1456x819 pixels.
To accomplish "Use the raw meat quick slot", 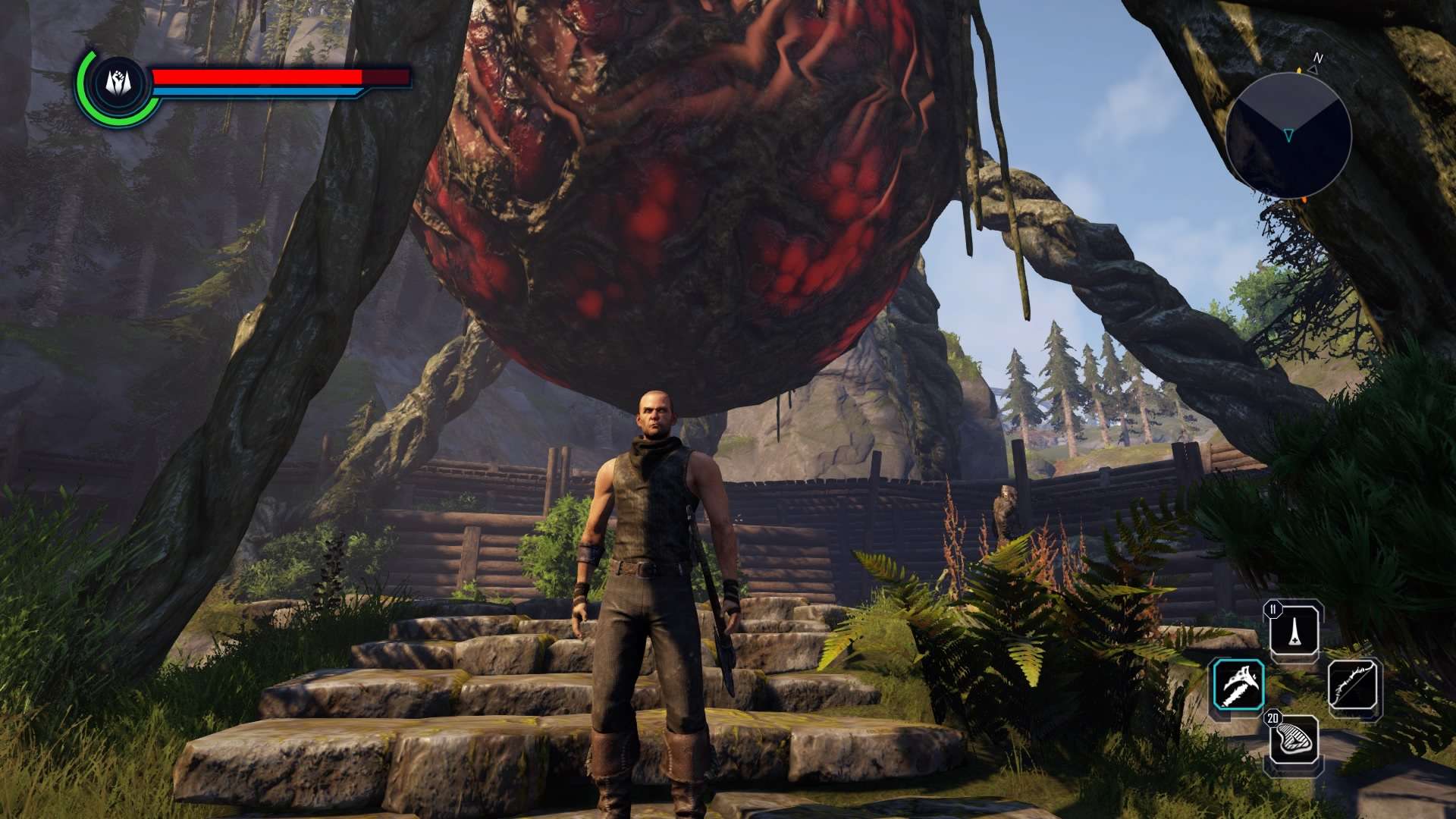I will click(1294, 740).
